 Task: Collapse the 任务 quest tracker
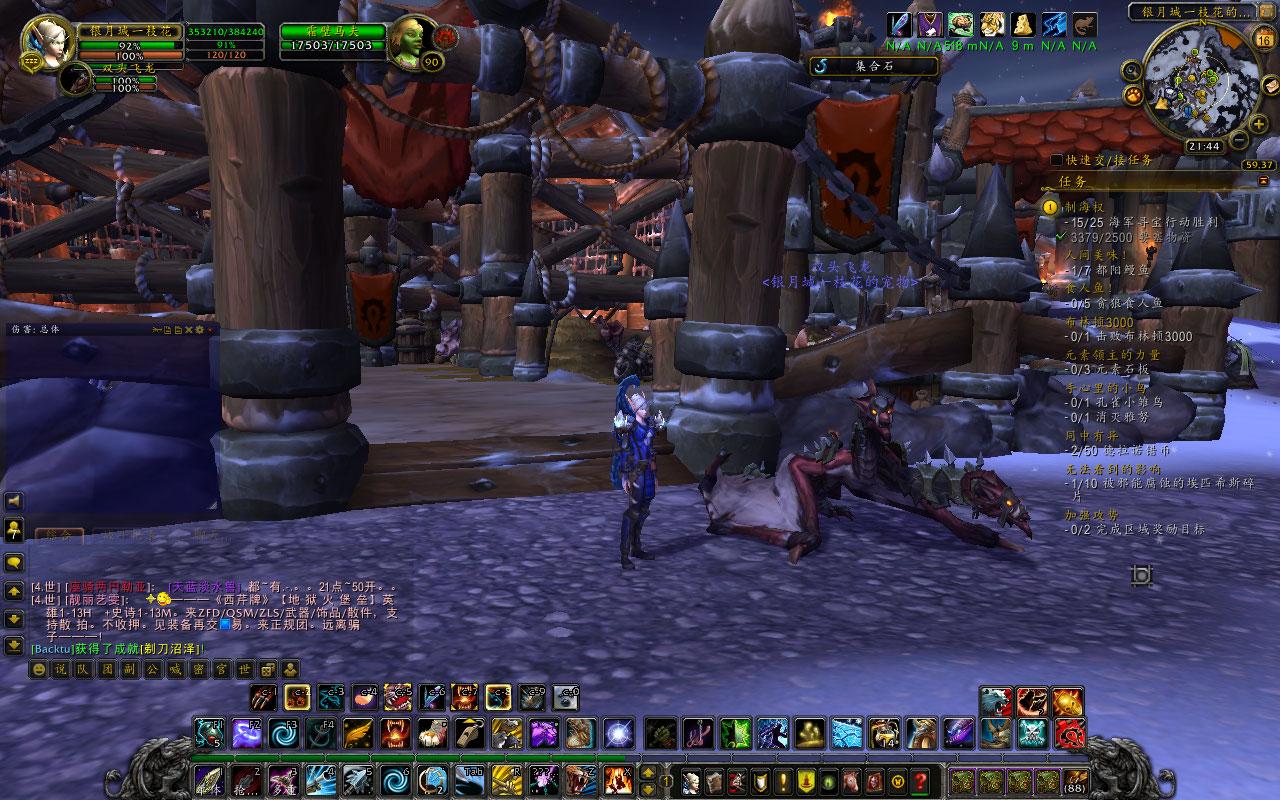(x=1263, y=181)
